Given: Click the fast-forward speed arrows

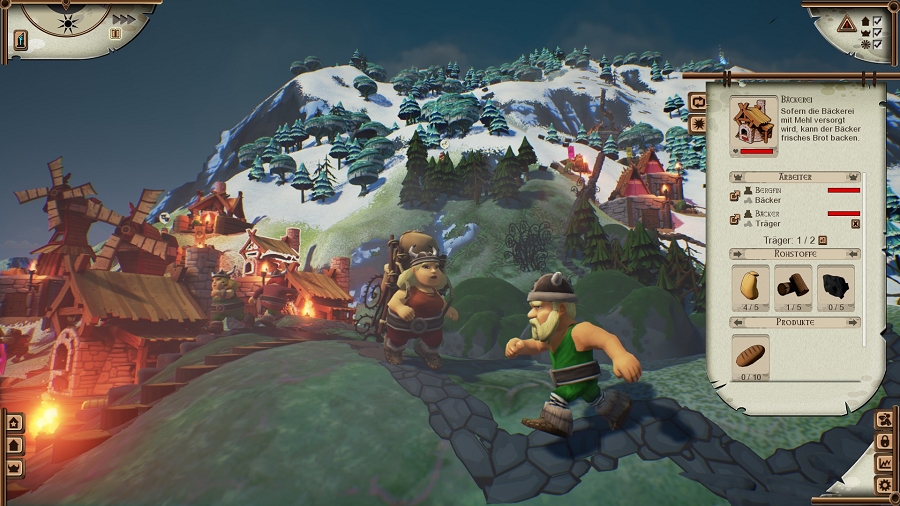Looking at the screenshot, I should (123, 19).
